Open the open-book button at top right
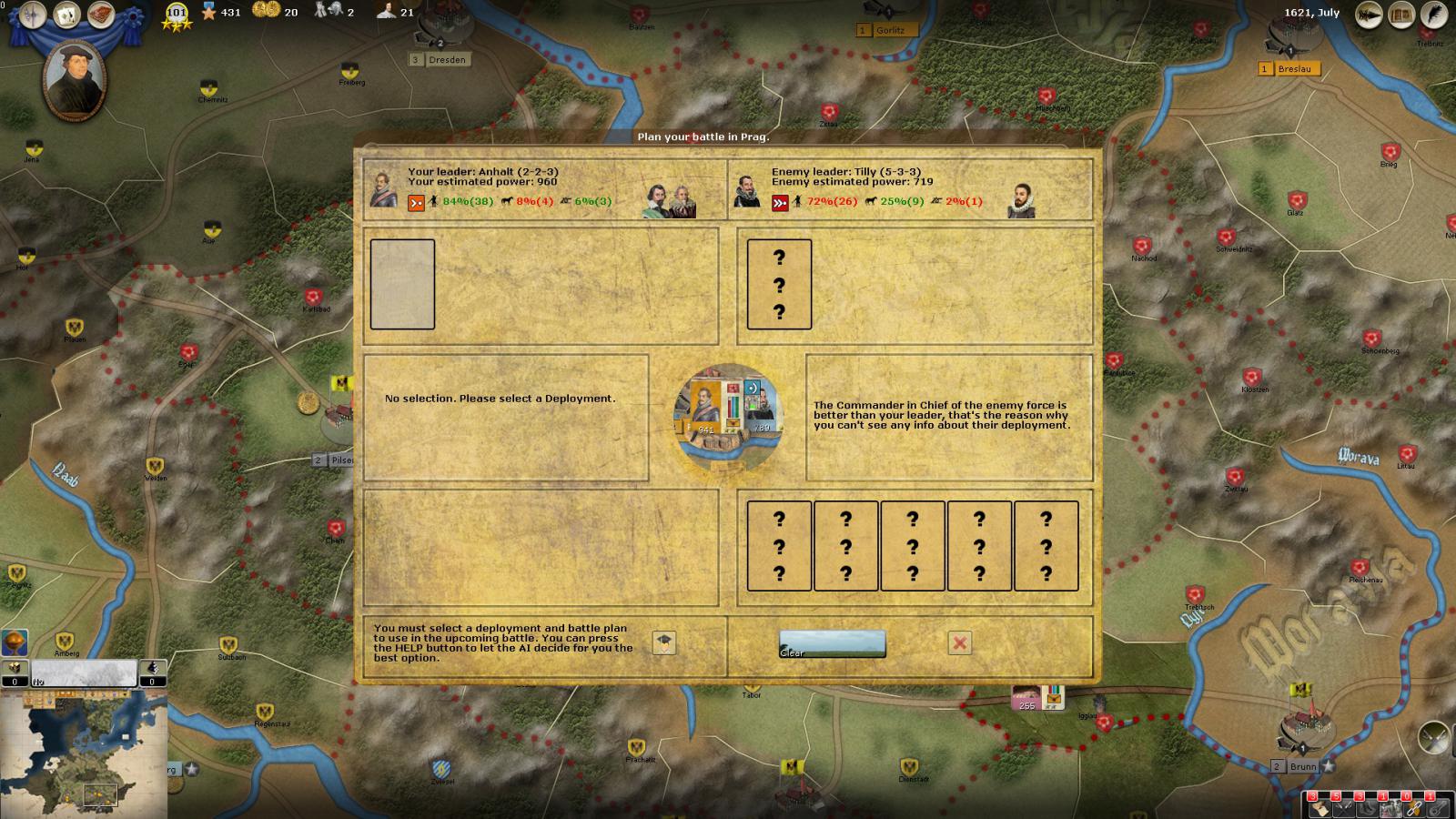 pyautogui.click(x=1402, y=15)
